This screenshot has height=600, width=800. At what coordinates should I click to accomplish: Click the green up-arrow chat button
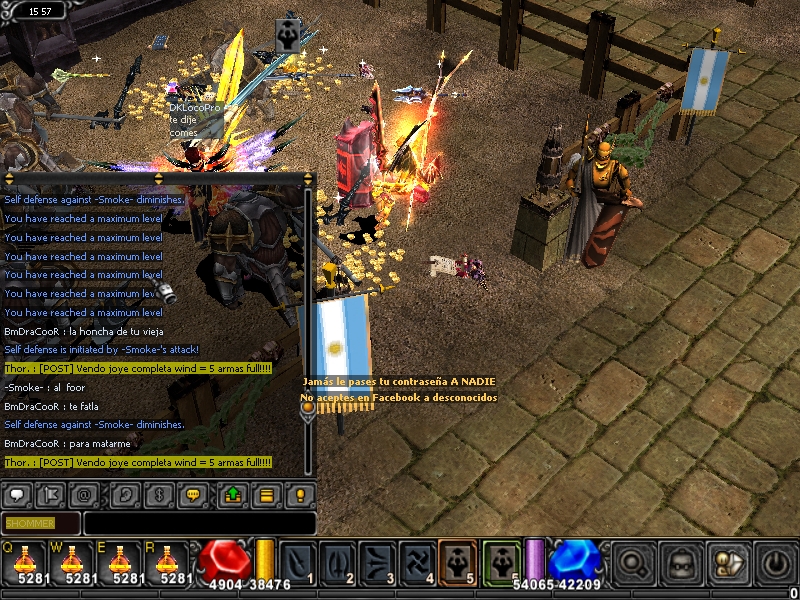tap(231, 494)
